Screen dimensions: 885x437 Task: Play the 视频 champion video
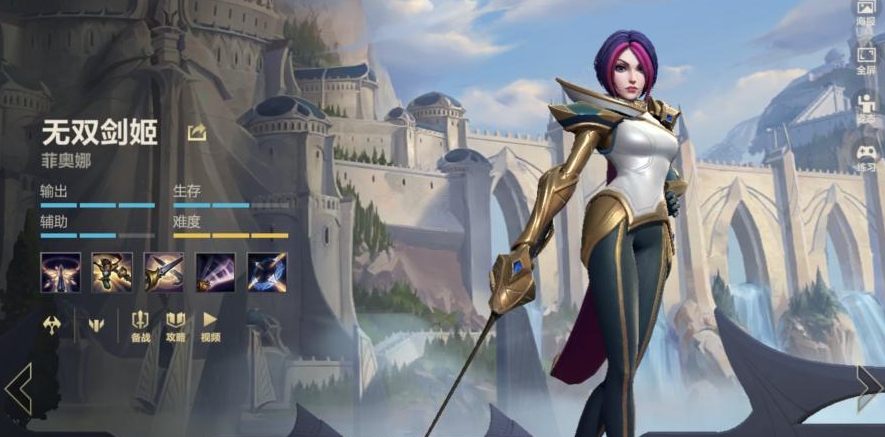(210, 326)
